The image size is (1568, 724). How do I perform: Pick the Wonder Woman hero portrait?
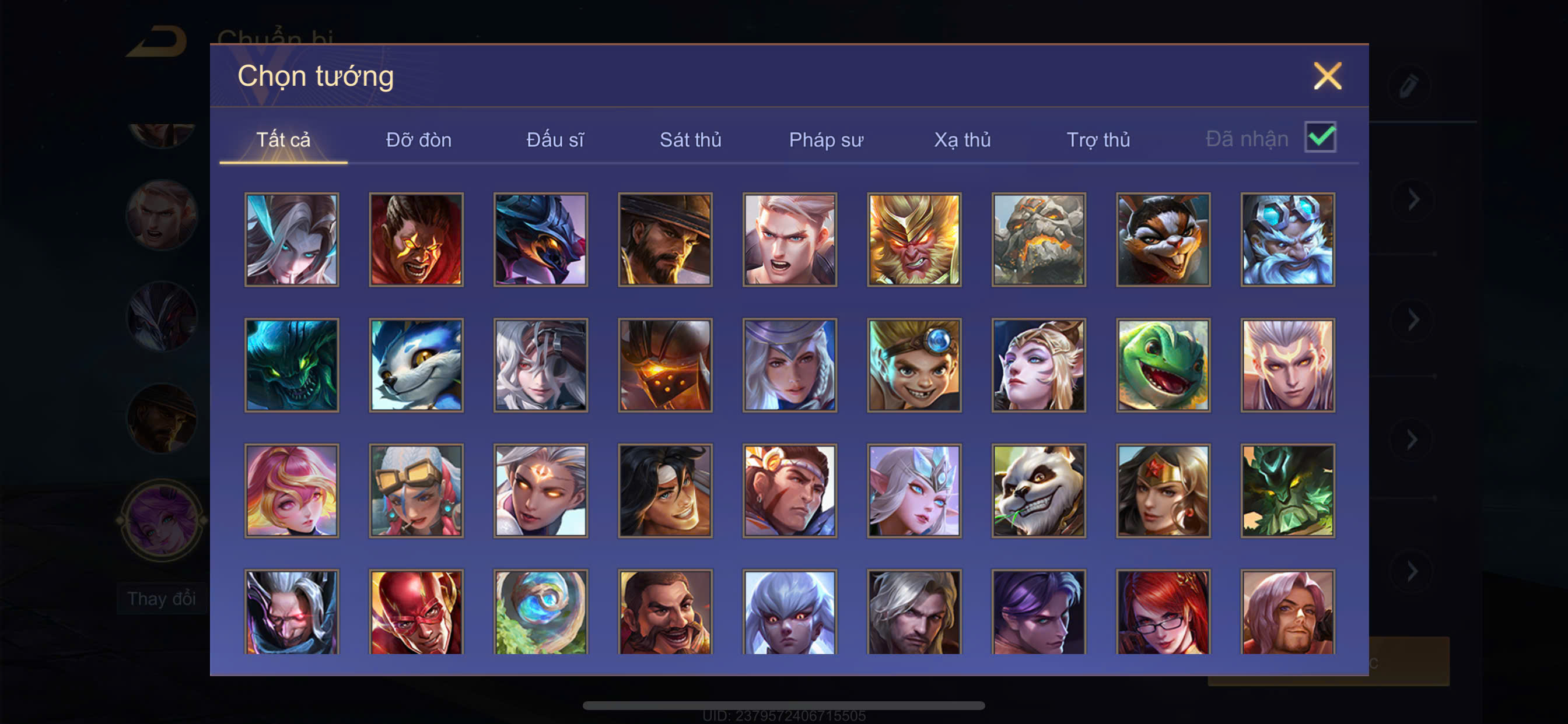tap(1163, 490)
